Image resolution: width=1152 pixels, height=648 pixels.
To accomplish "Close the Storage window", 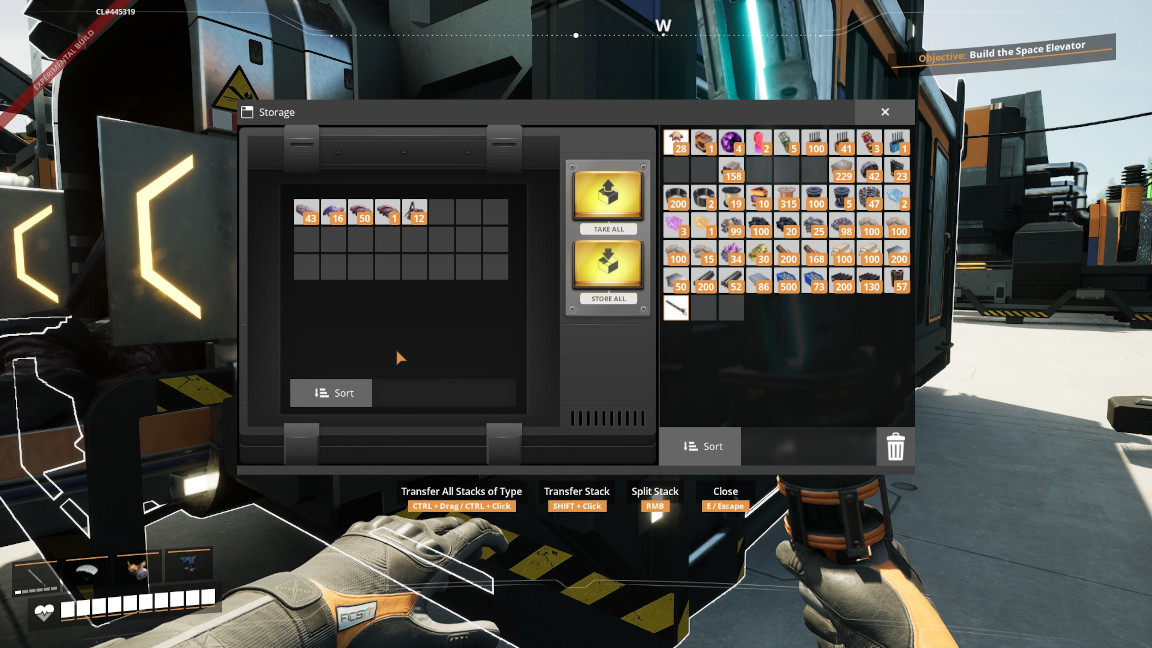I will 885,113.
